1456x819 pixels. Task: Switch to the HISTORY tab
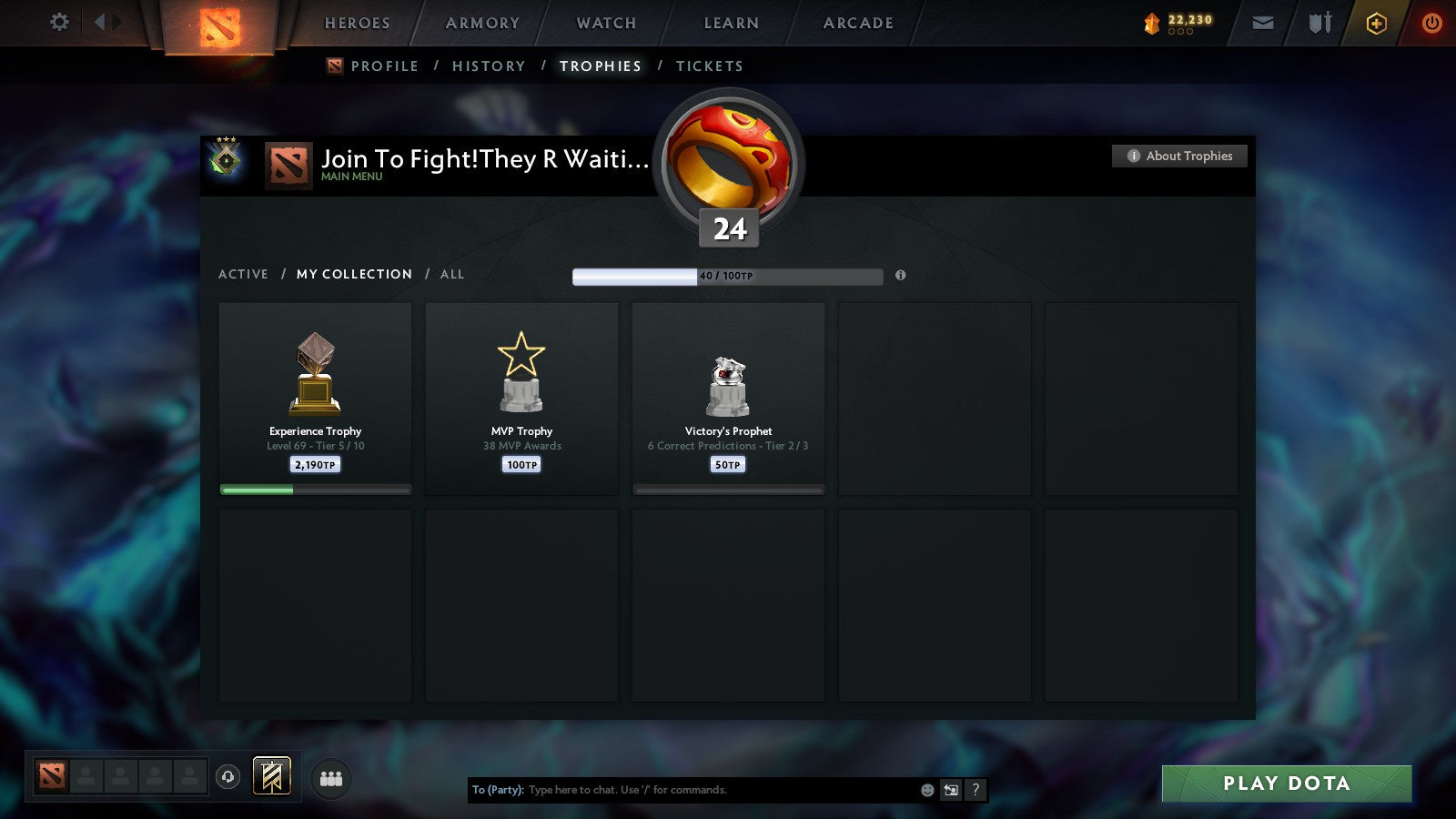[x=490, y=66]
